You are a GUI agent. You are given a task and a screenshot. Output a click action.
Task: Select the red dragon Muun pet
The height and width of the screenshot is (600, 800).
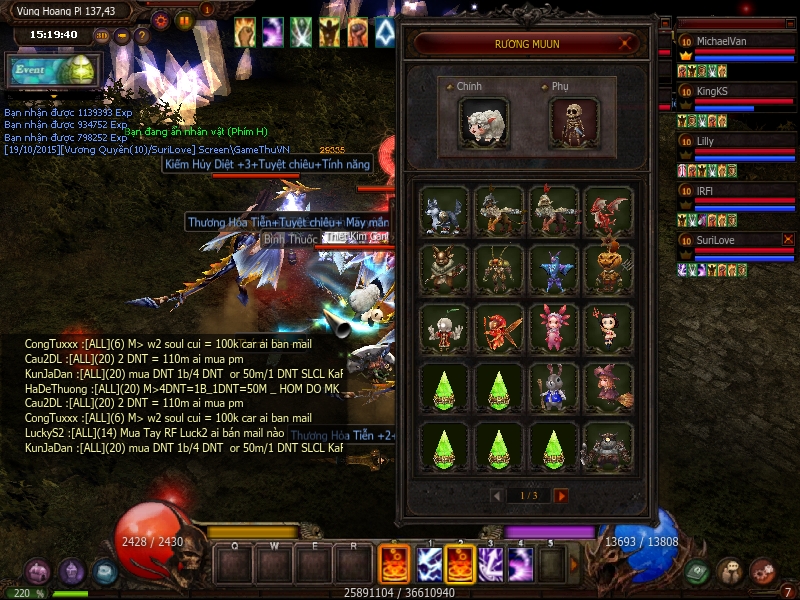(609, 211)
